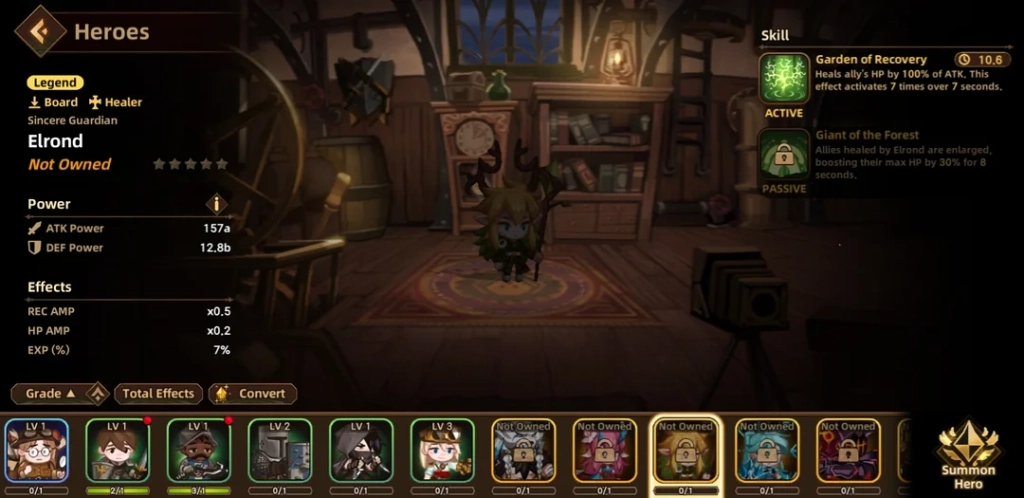The image size is (1024, 498).
Task: Open the Power info details icon
Action: (x=217, y=204)
